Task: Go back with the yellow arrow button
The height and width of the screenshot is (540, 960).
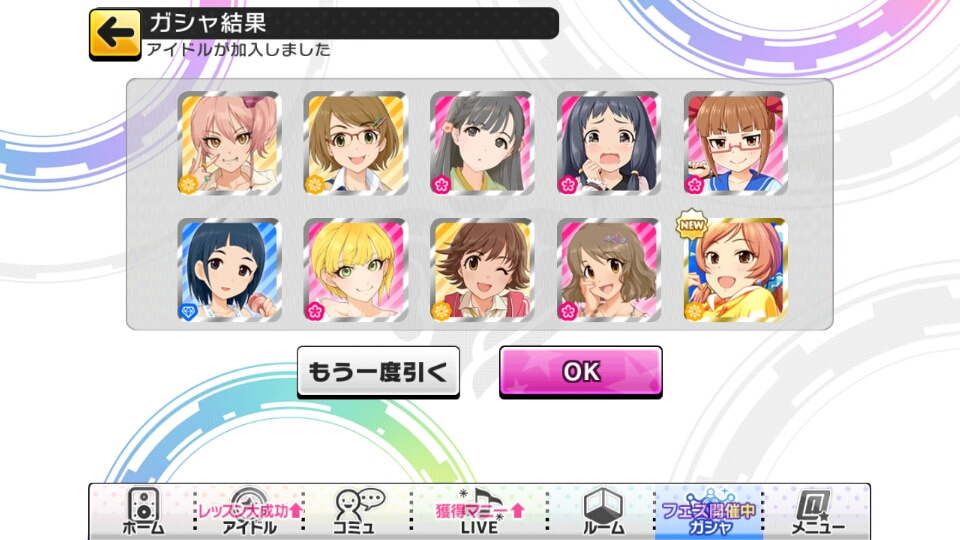Action: [x=115, y=33]
